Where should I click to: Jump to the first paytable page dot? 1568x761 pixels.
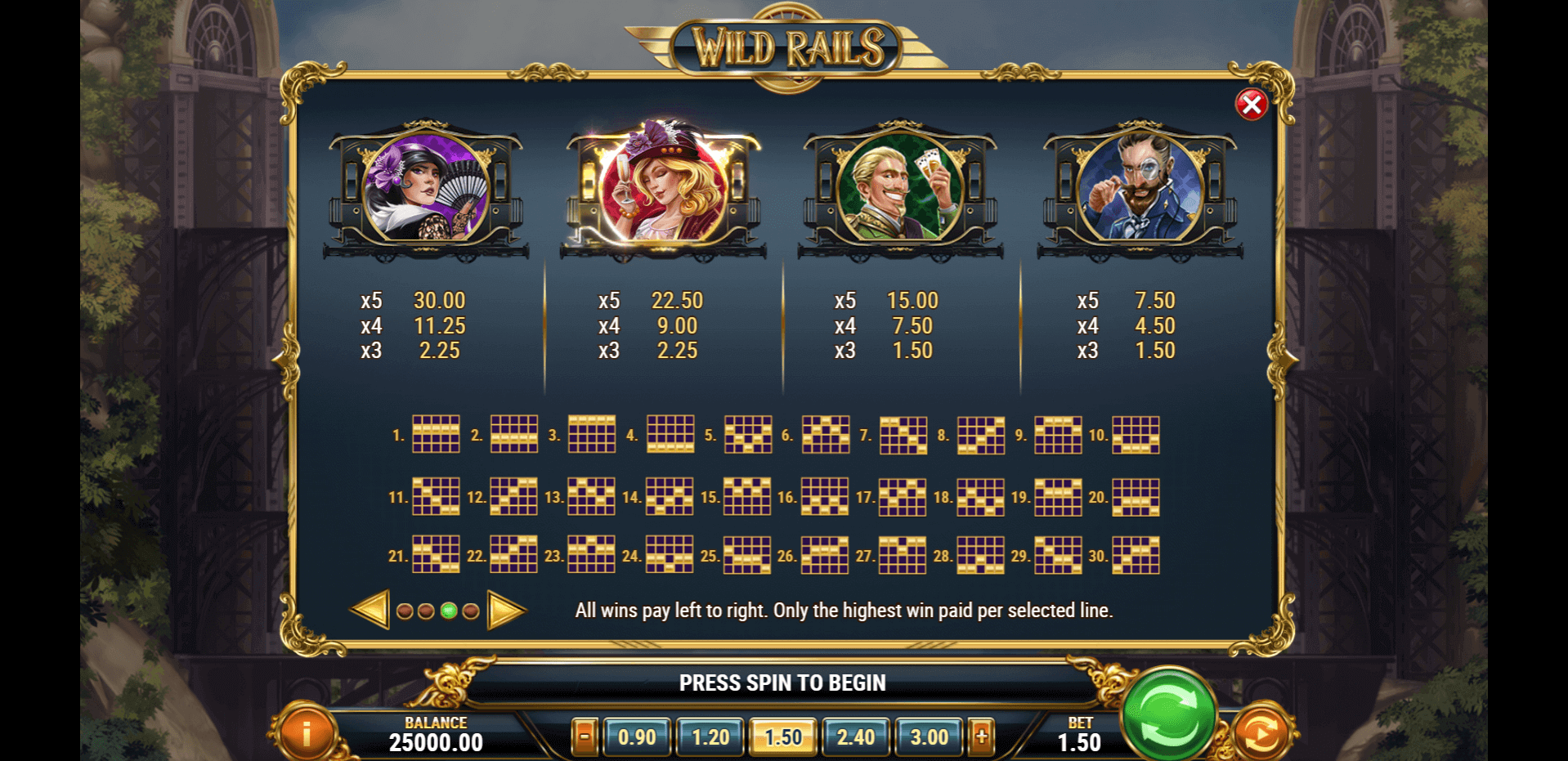click(x=404, y=611)
